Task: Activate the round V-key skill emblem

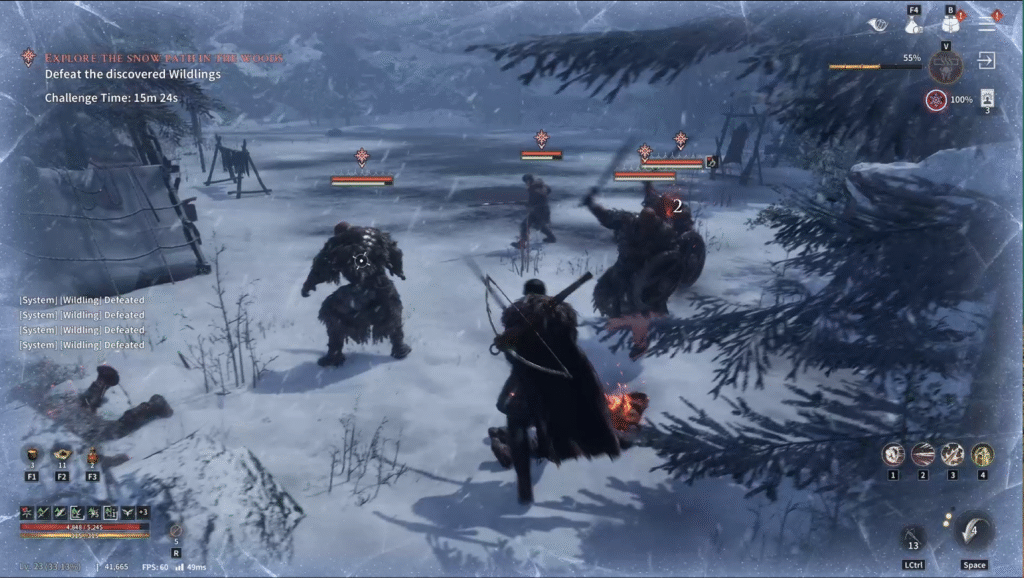Action: pyautogui.click(x=944, y=67)
